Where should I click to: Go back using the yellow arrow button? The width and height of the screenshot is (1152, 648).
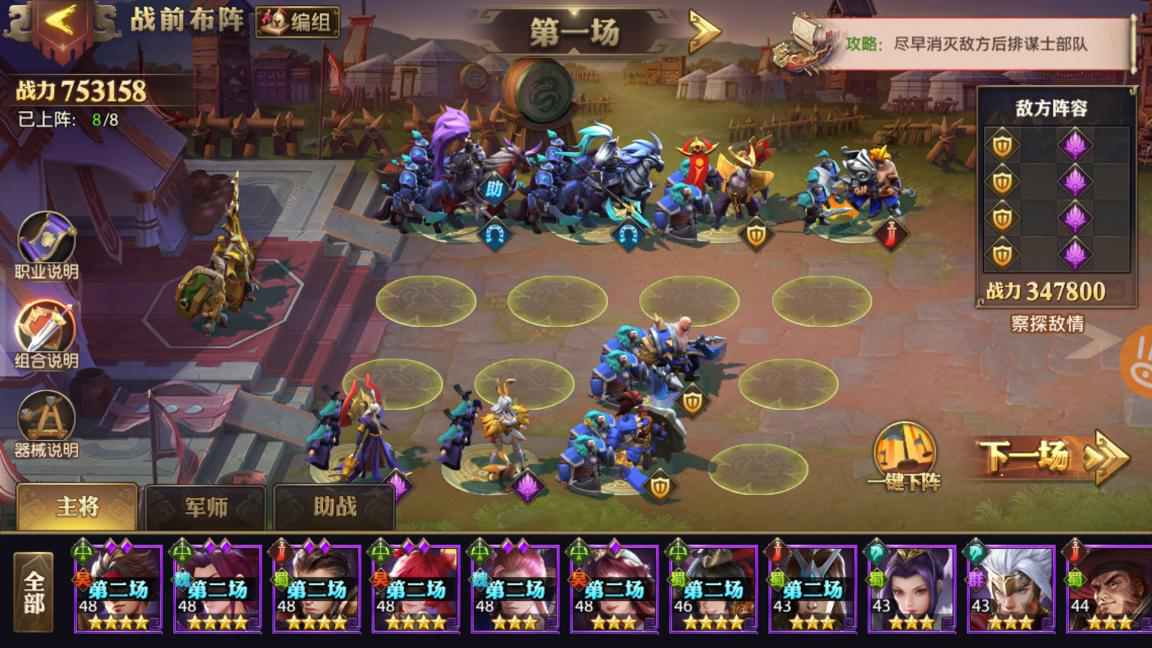(x=60, y=22)
